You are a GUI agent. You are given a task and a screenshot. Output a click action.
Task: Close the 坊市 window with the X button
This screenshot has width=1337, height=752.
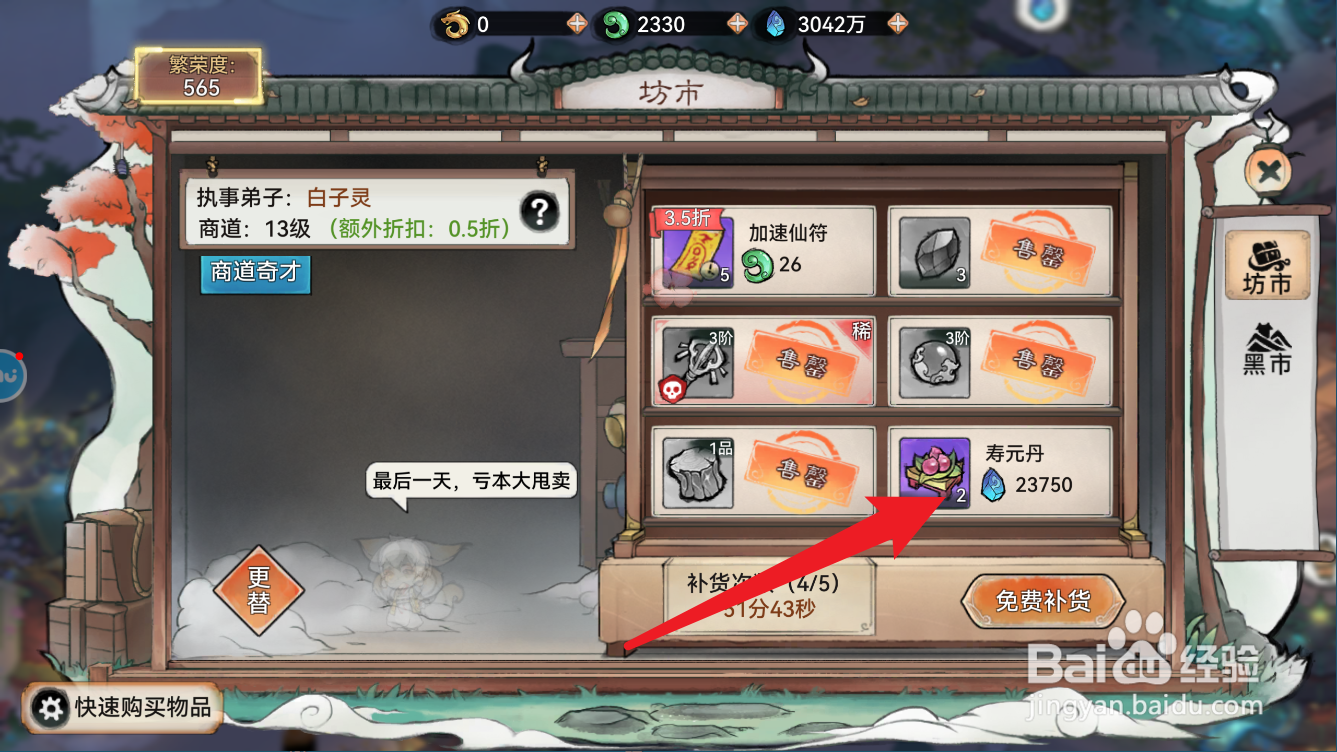tap(1267, 170)
